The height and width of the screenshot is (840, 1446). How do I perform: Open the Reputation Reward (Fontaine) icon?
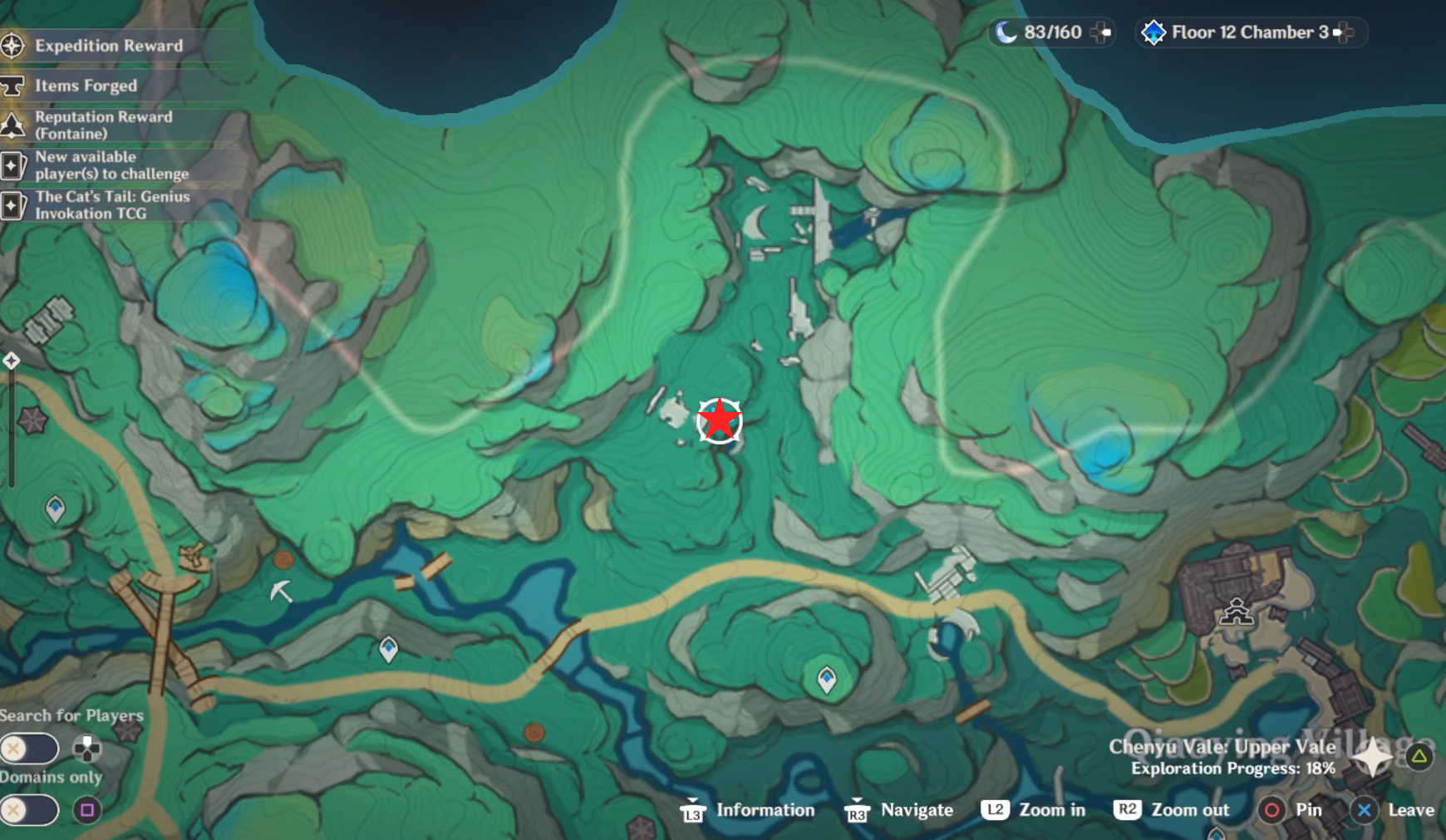(13, 125)
